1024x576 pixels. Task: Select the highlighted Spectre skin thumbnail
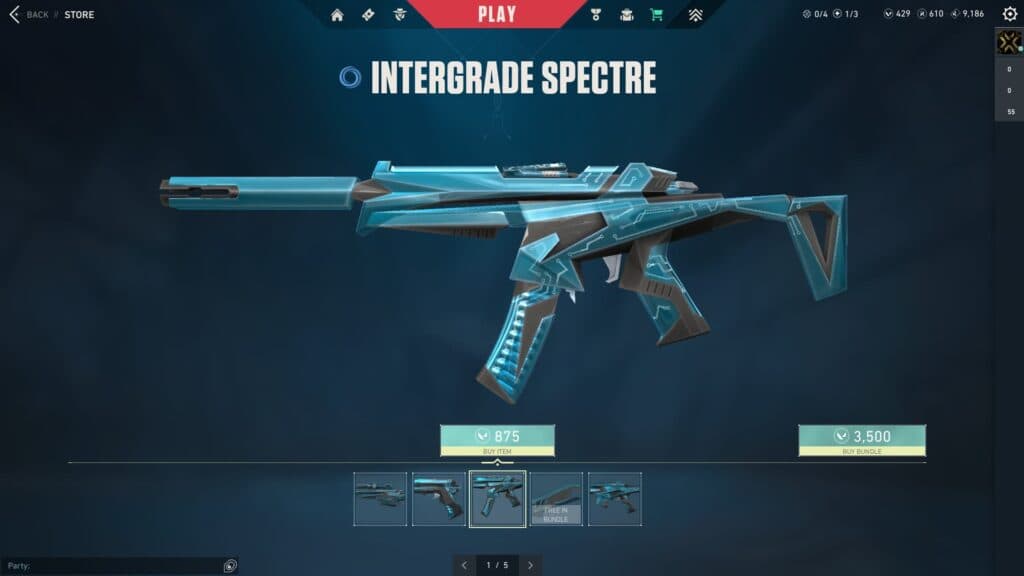pyautogui.click(x=498, y=498)
